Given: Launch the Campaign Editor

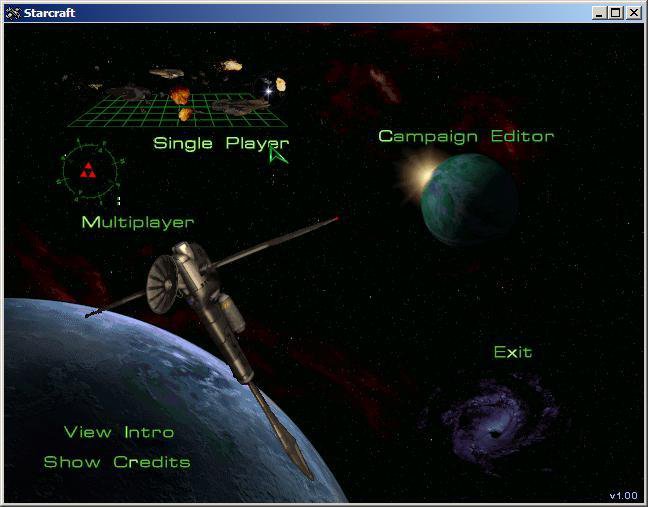Looking at the screenshot, I should coord(465,136).
